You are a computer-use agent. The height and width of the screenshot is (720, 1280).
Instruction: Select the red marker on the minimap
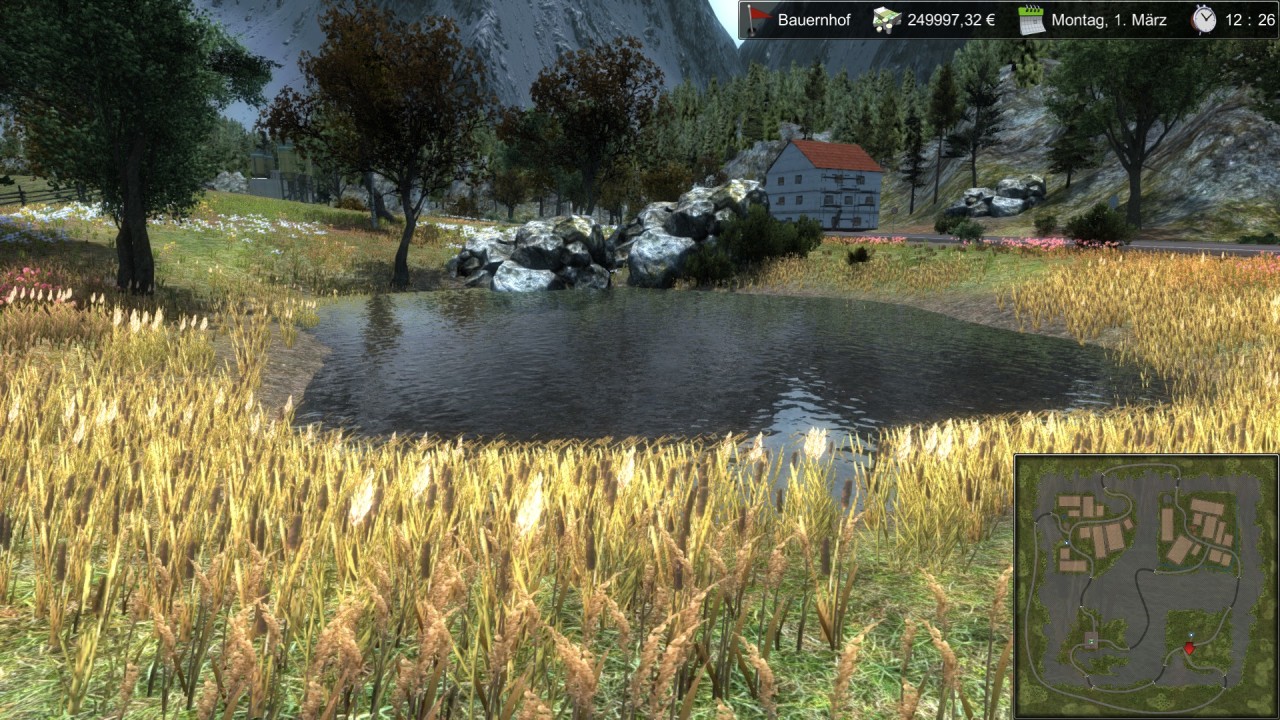click(x=1189, y=648)
